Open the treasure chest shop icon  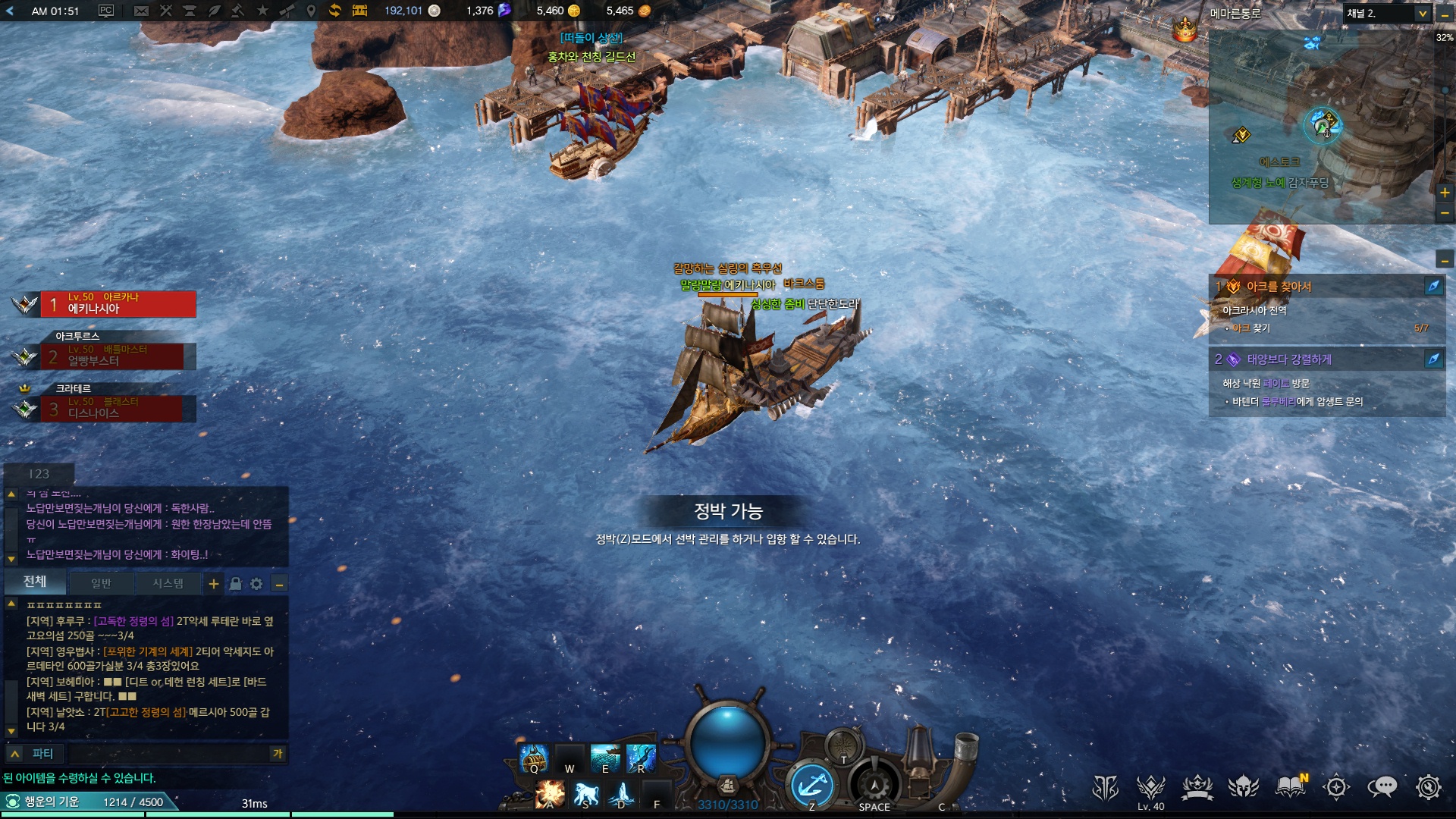pos(359,11)
